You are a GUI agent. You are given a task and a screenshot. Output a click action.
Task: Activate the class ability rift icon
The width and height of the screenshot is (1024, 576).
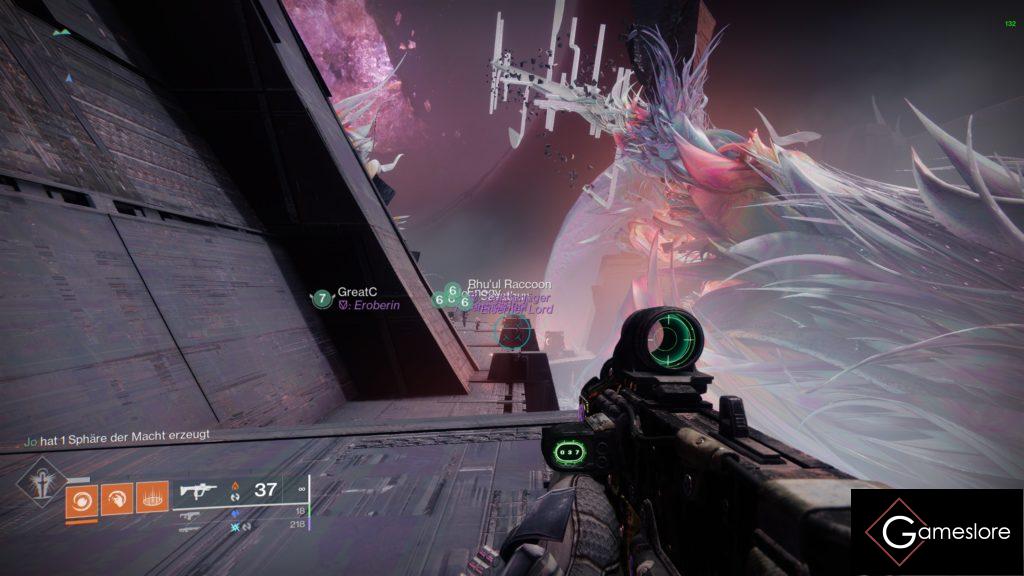pyautogui.click(x=152, y=498)
